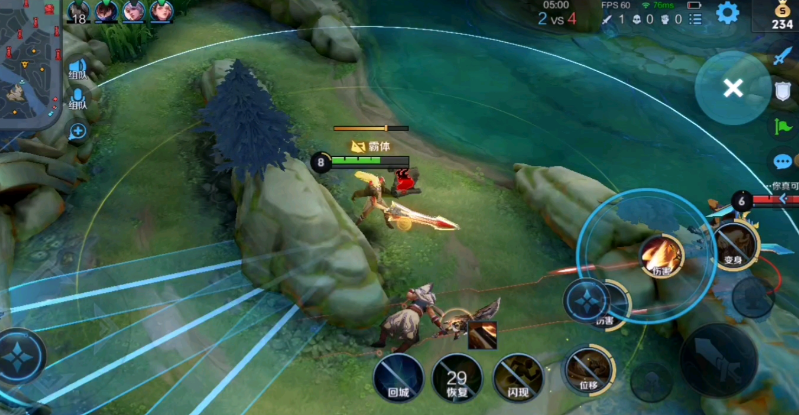Activate the 位移 dash skill

[585, 368]
